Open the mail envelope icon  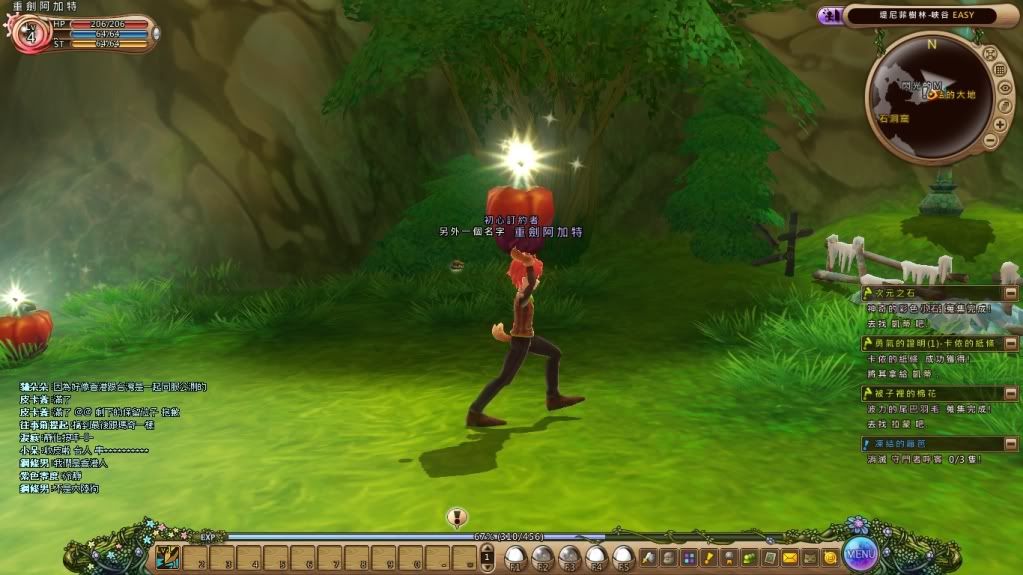790,557
